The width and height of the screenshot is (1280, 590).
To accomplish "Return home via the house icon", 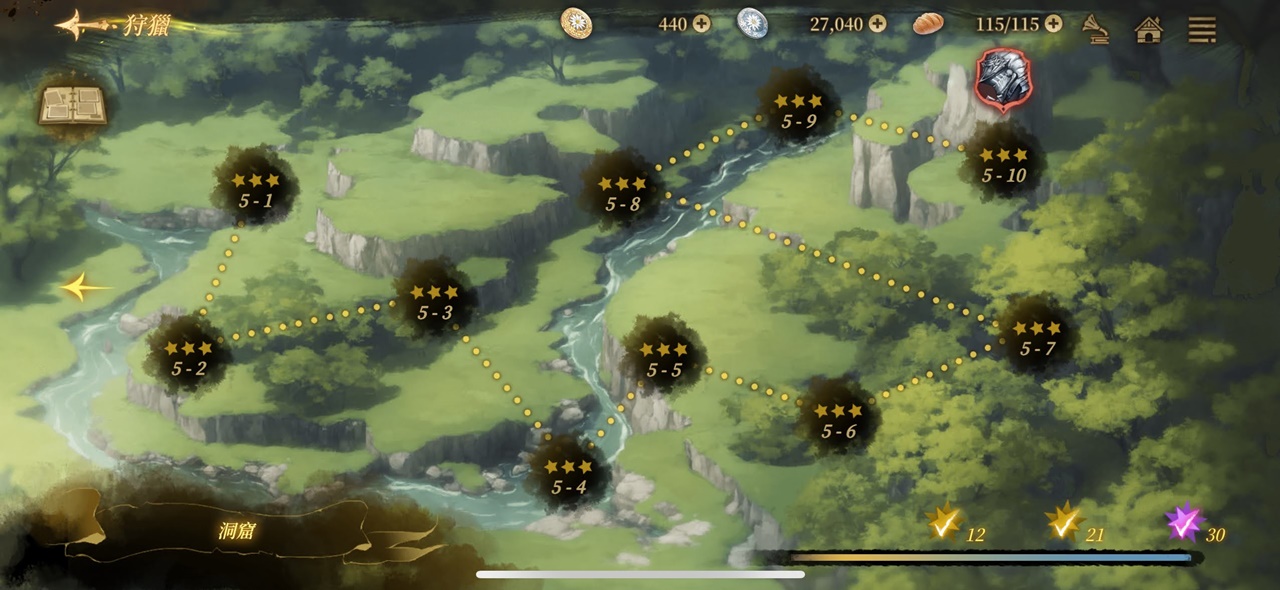I will pos(1149,29).
